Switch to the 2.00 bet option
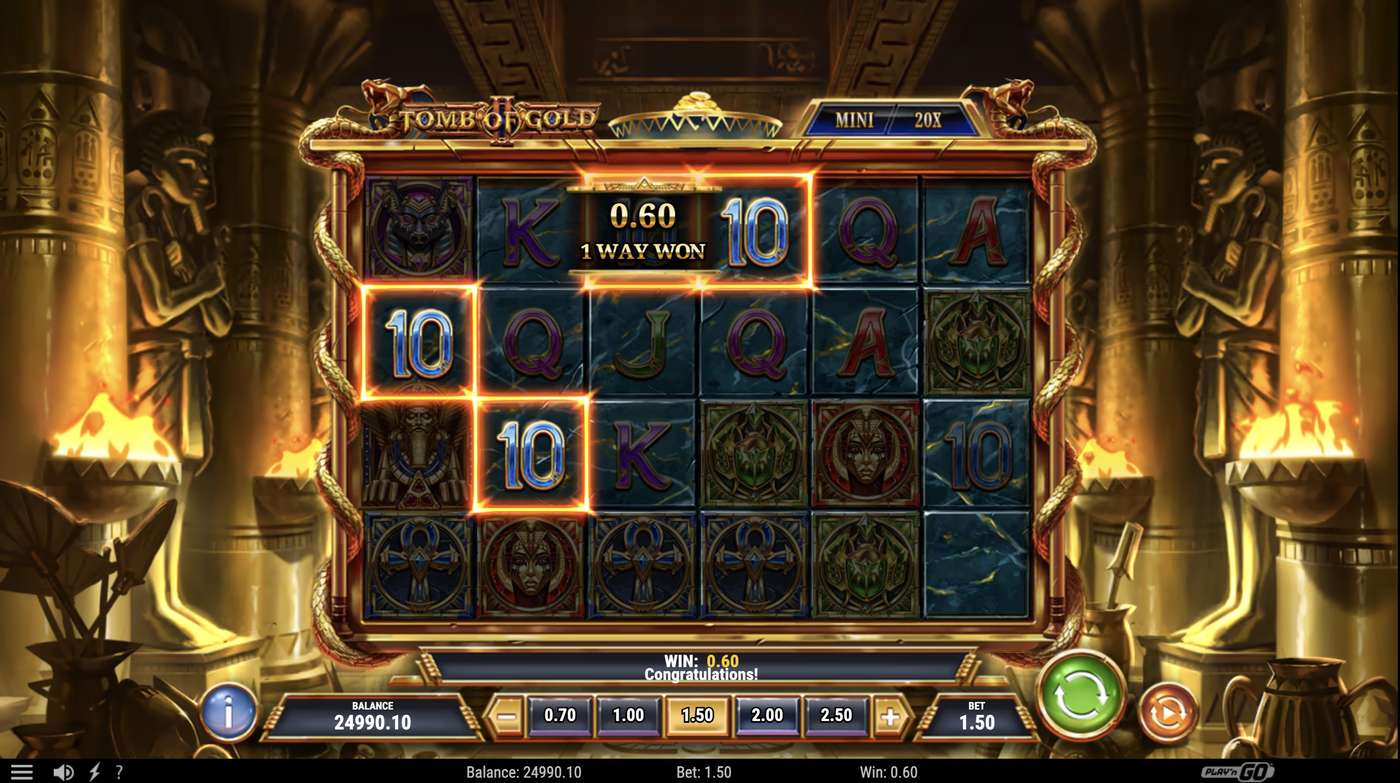The image size is (1400, 783). click(765, 715)
